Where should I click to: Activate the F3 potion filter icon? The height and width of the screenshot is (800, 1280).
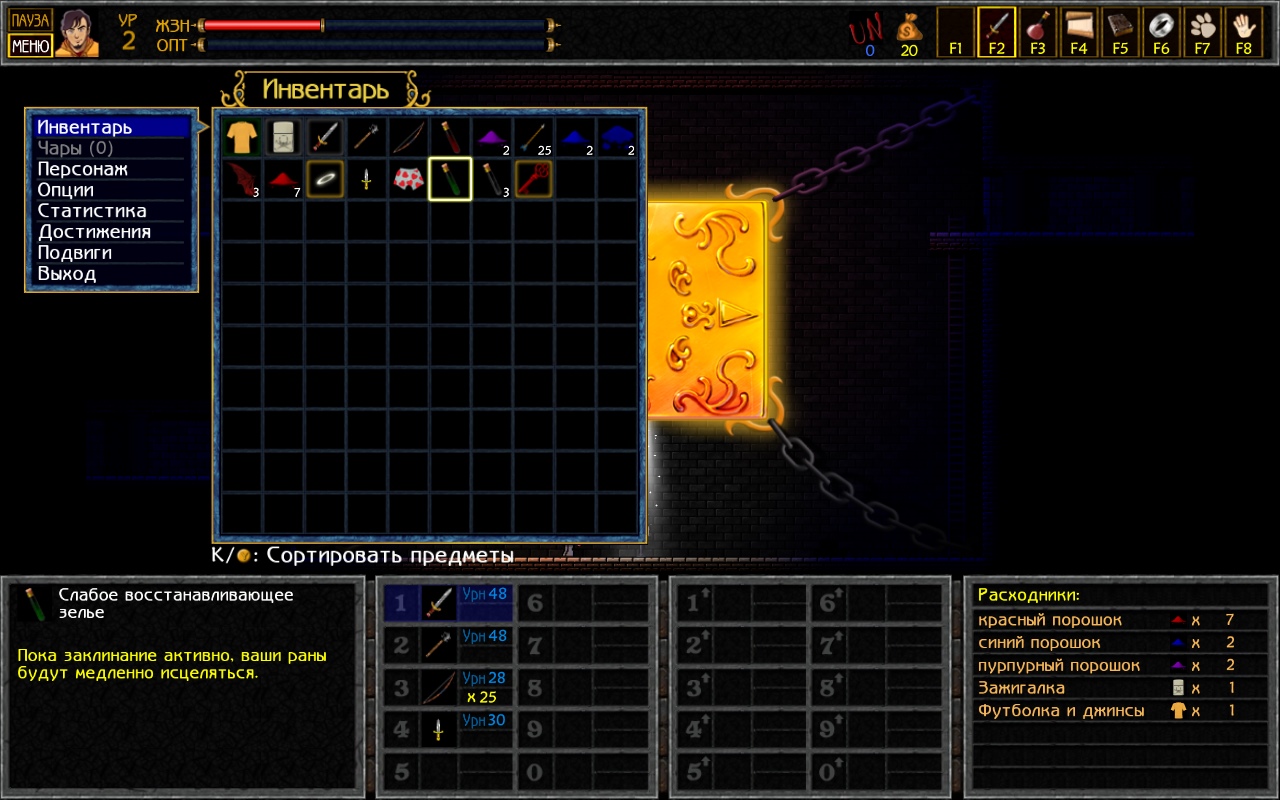click(1038, 32)
